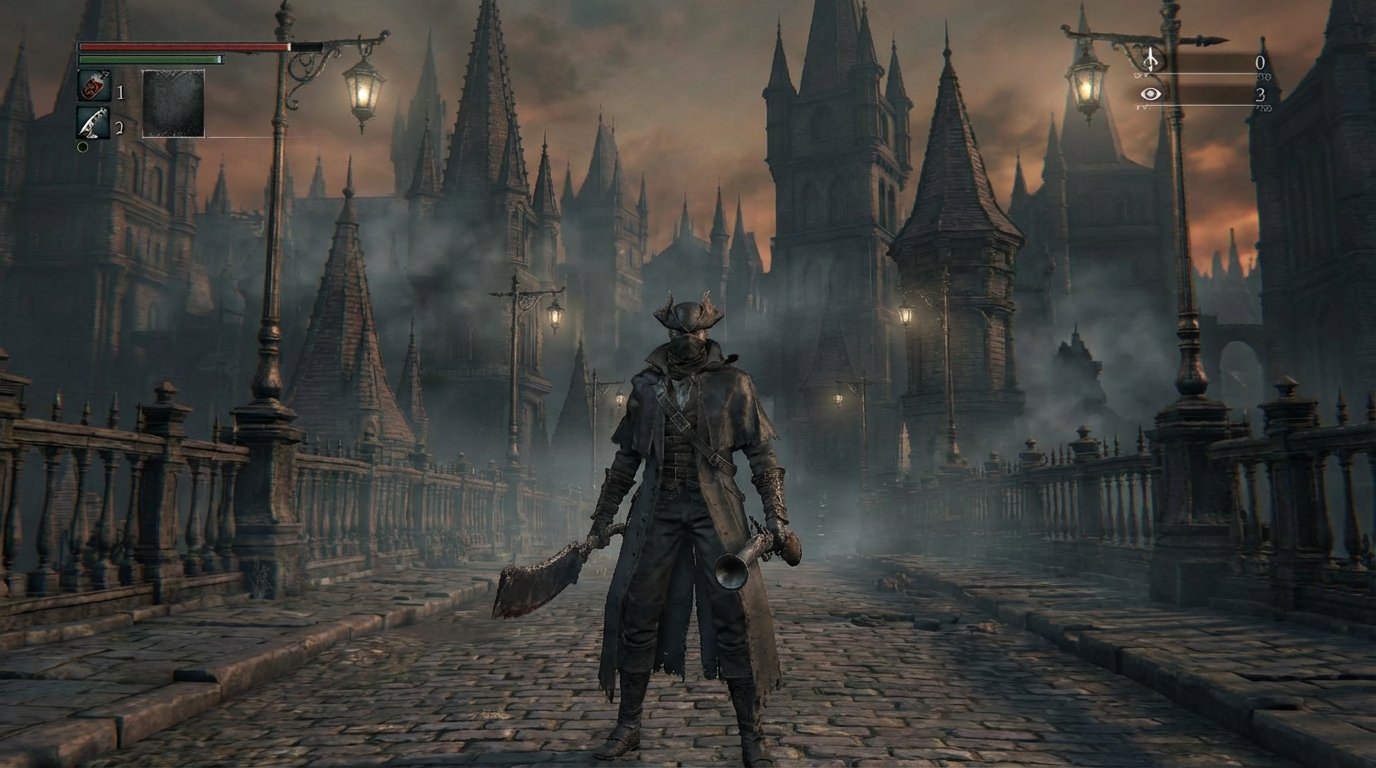Screen dimensions: 1376x768
Task: Click the dark quick item display frame
Action: tap(173, 103)
